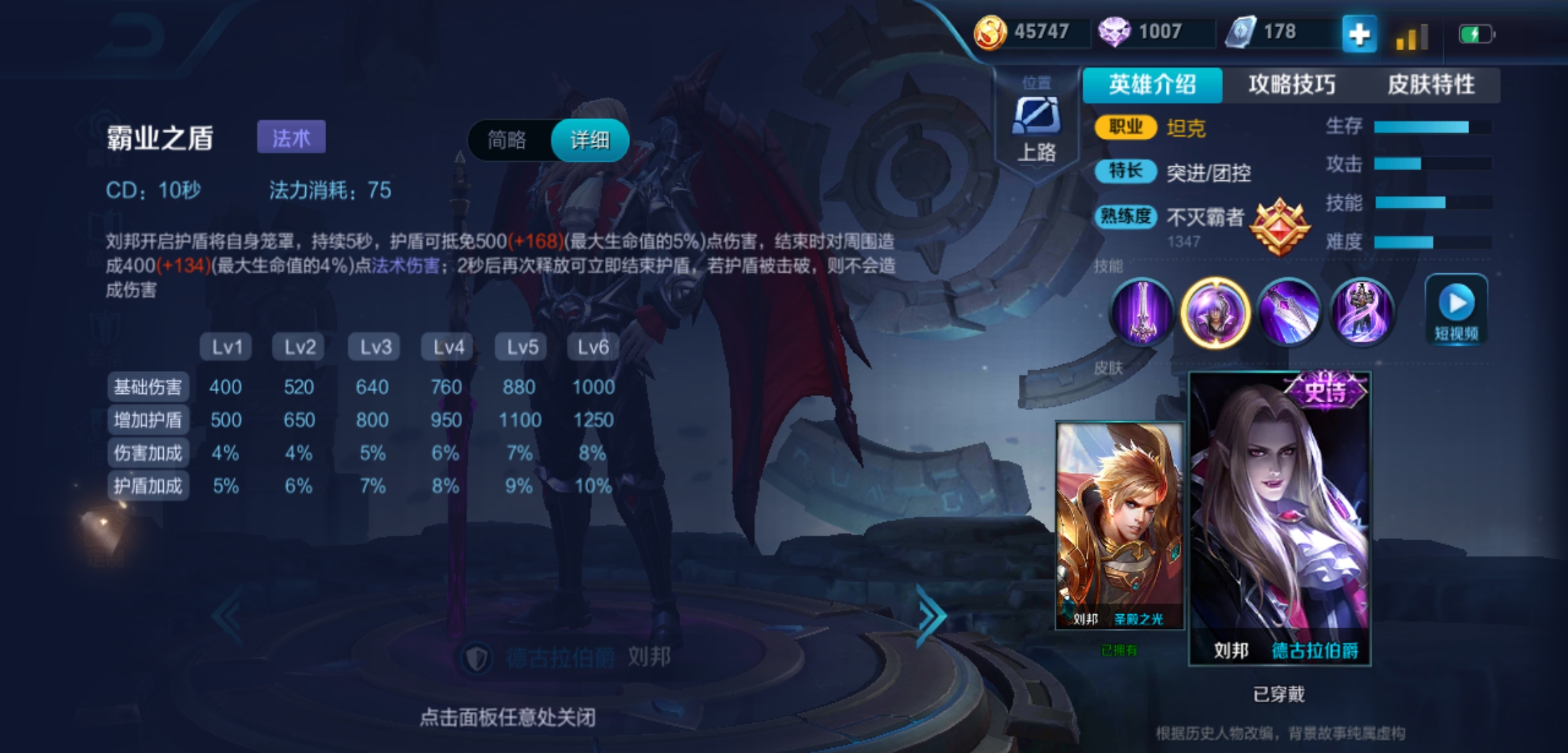Choose the 圣殿之光 skin thumbnail
1568x753 pixels.
point(1119,526)
